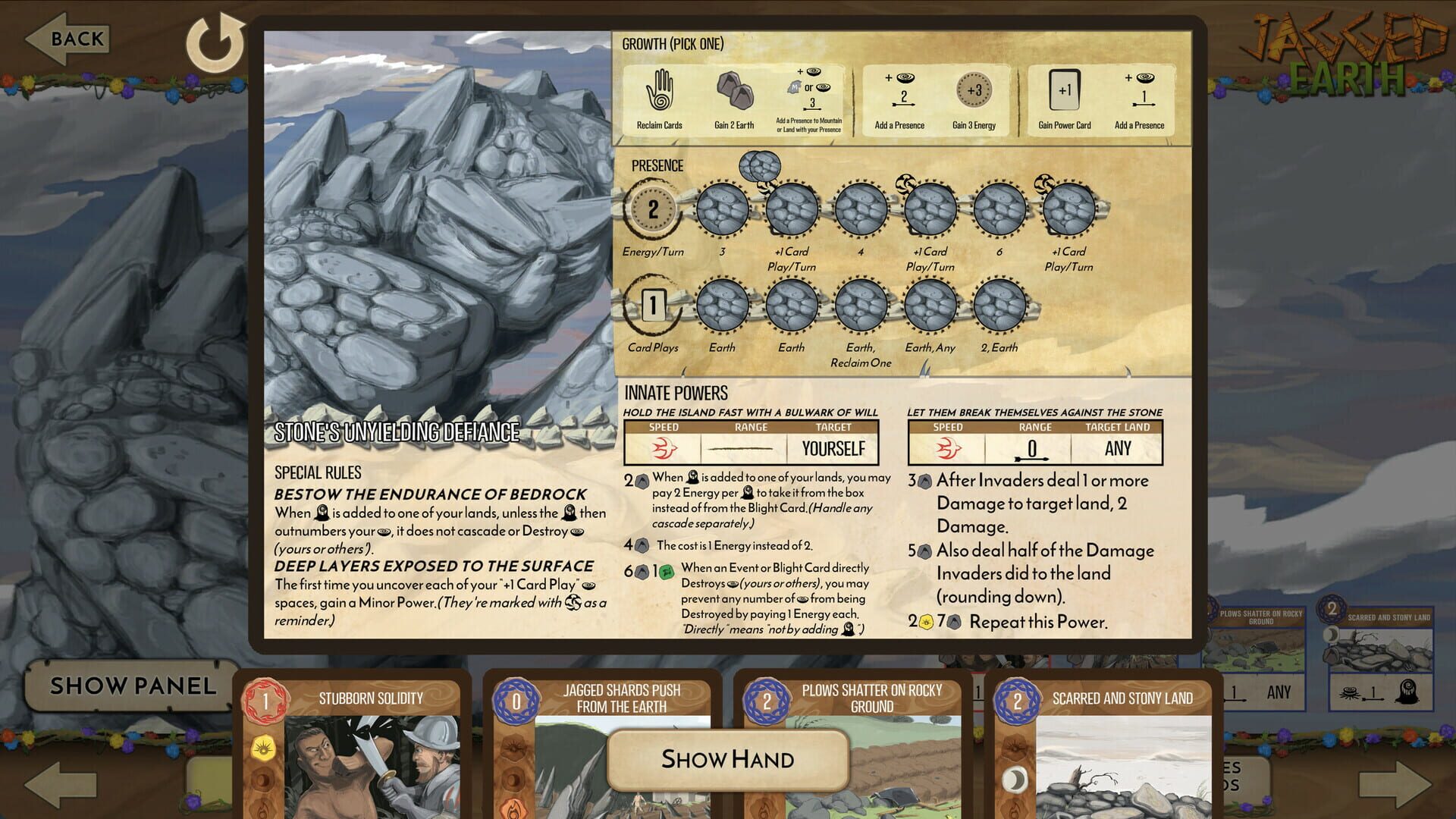1456x819 pixels.
Task: Click the fast speed bird icon on Bulwark innate
Action: [664, 449]
